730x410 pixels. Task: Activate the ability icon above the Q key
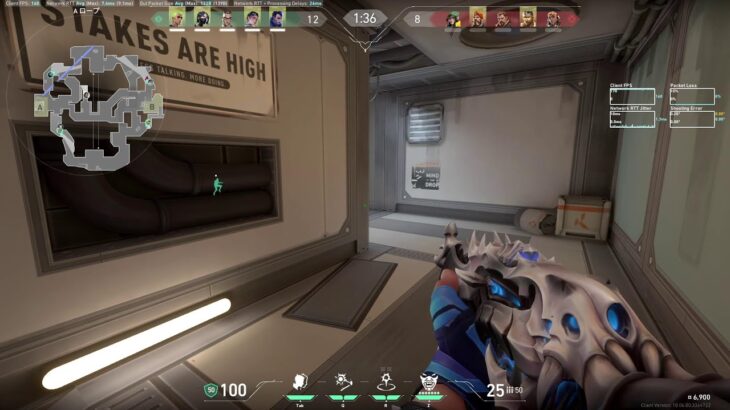(342, 381)
